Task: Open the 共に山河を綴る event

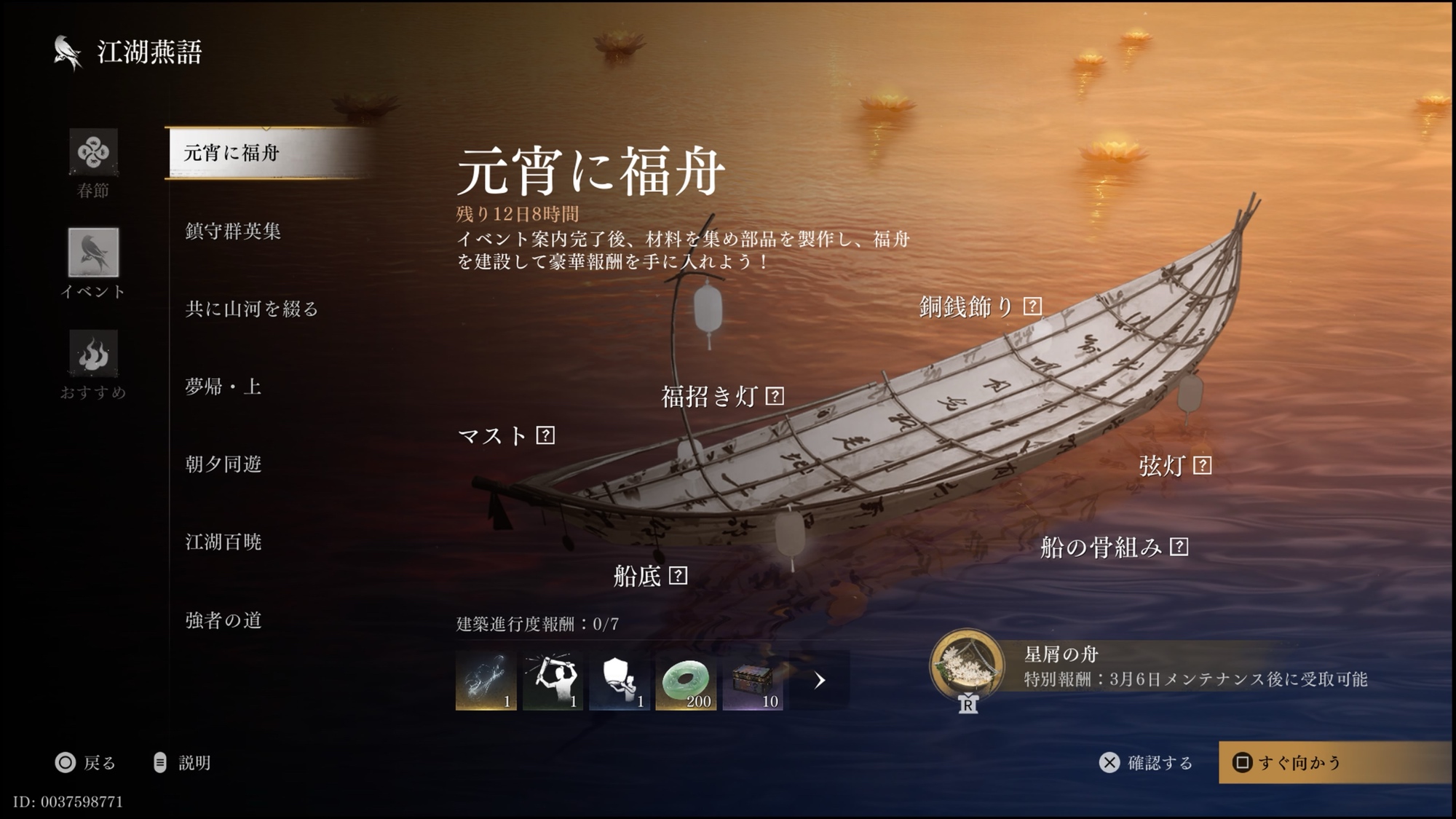Action: (x=252, y=309)
